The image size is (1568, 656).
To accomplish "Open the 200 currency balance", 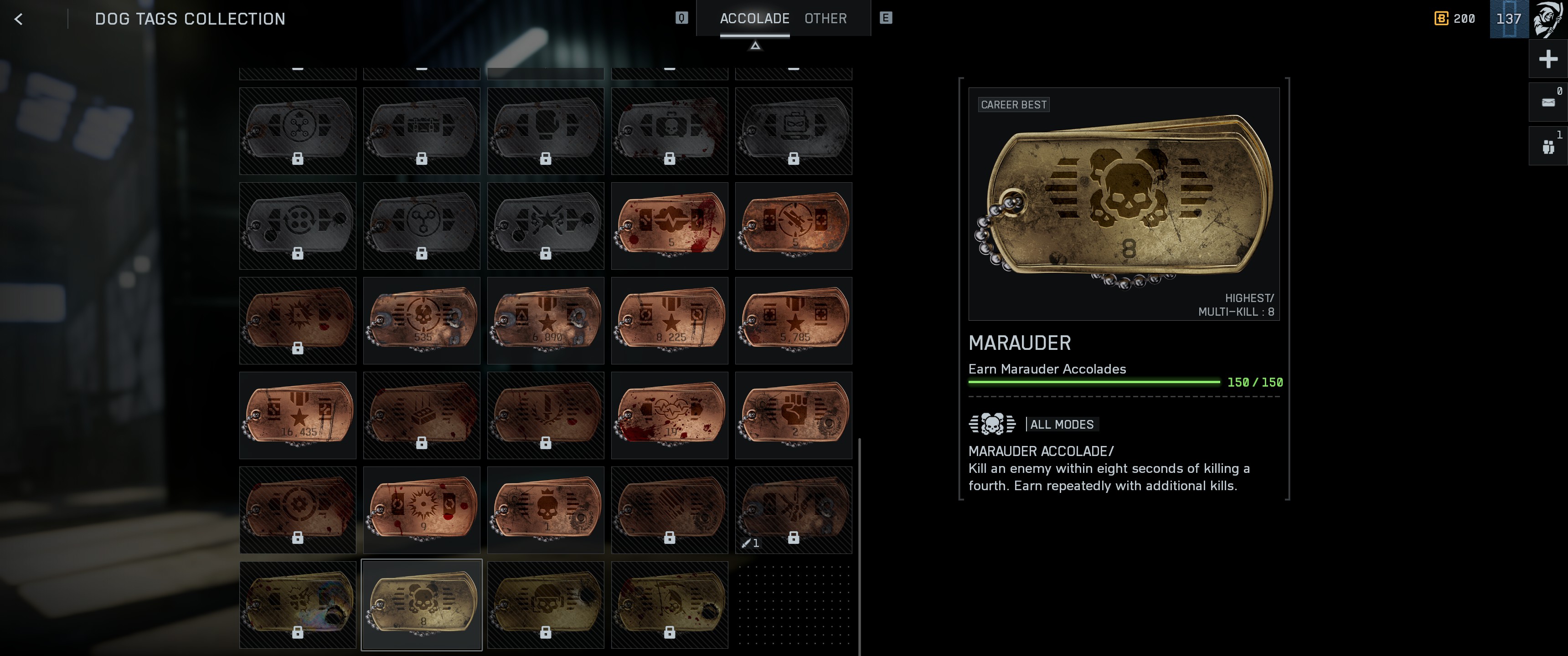I will tap(1455, 19).
